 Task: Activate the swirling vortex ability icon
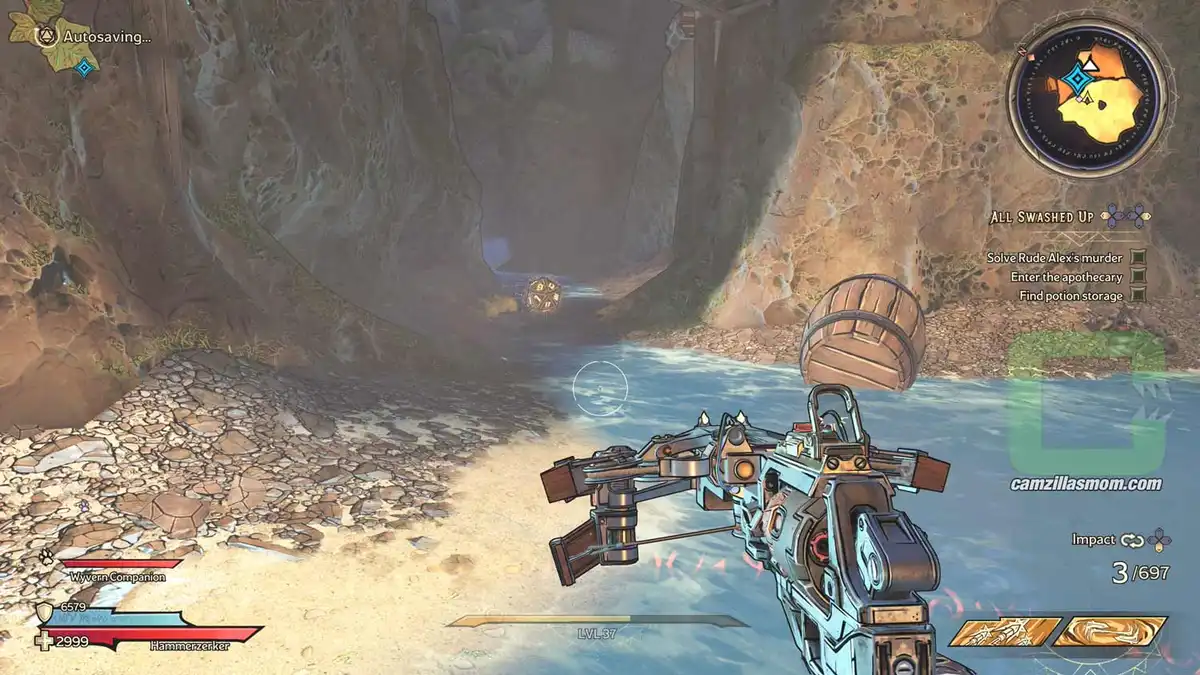point(1111,632)
